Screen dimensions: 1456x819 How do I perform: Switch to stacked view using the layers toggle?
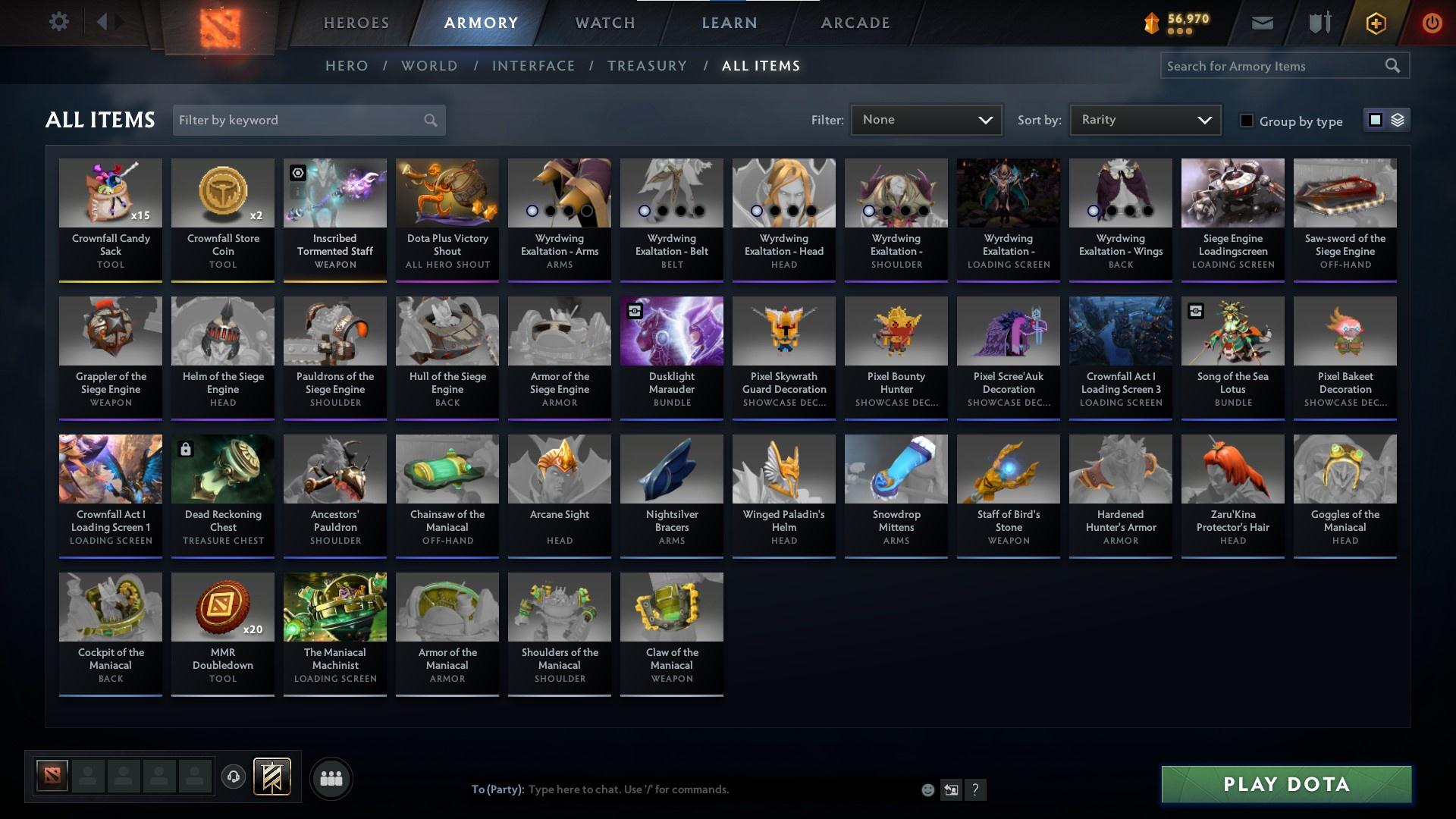(x=1396, y=120)
